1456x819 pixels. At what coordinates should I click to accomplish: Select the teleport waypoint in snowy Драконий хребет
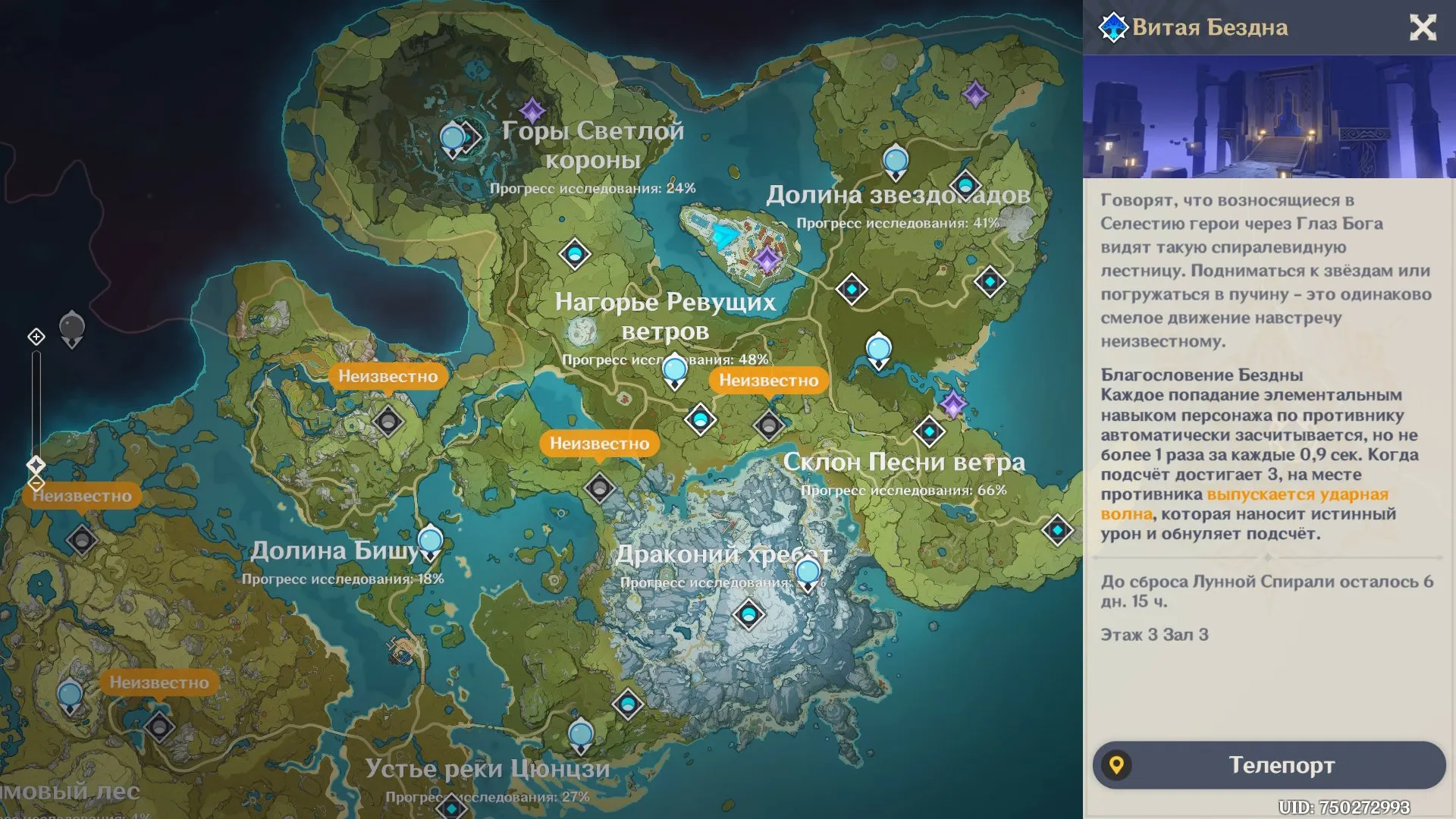pos(748,613)
